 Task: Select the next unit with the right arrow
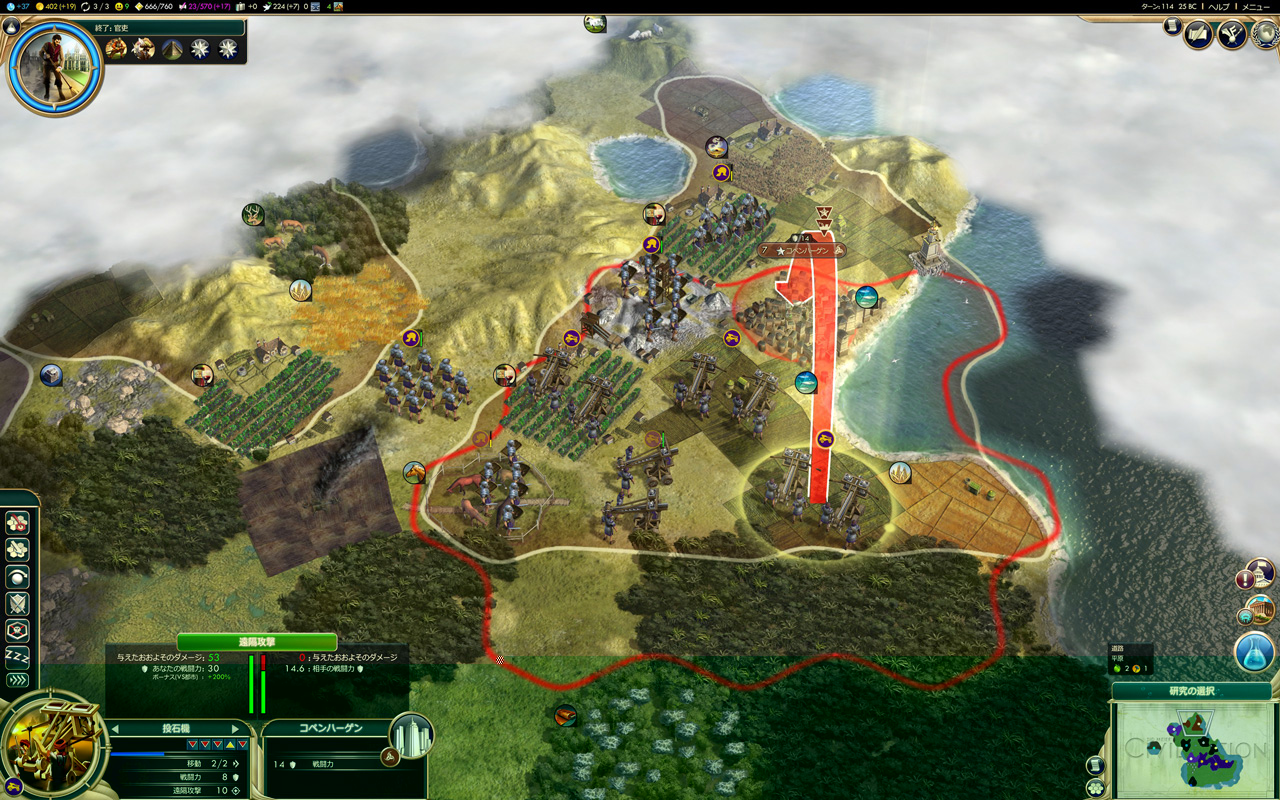tap(236, 729)
